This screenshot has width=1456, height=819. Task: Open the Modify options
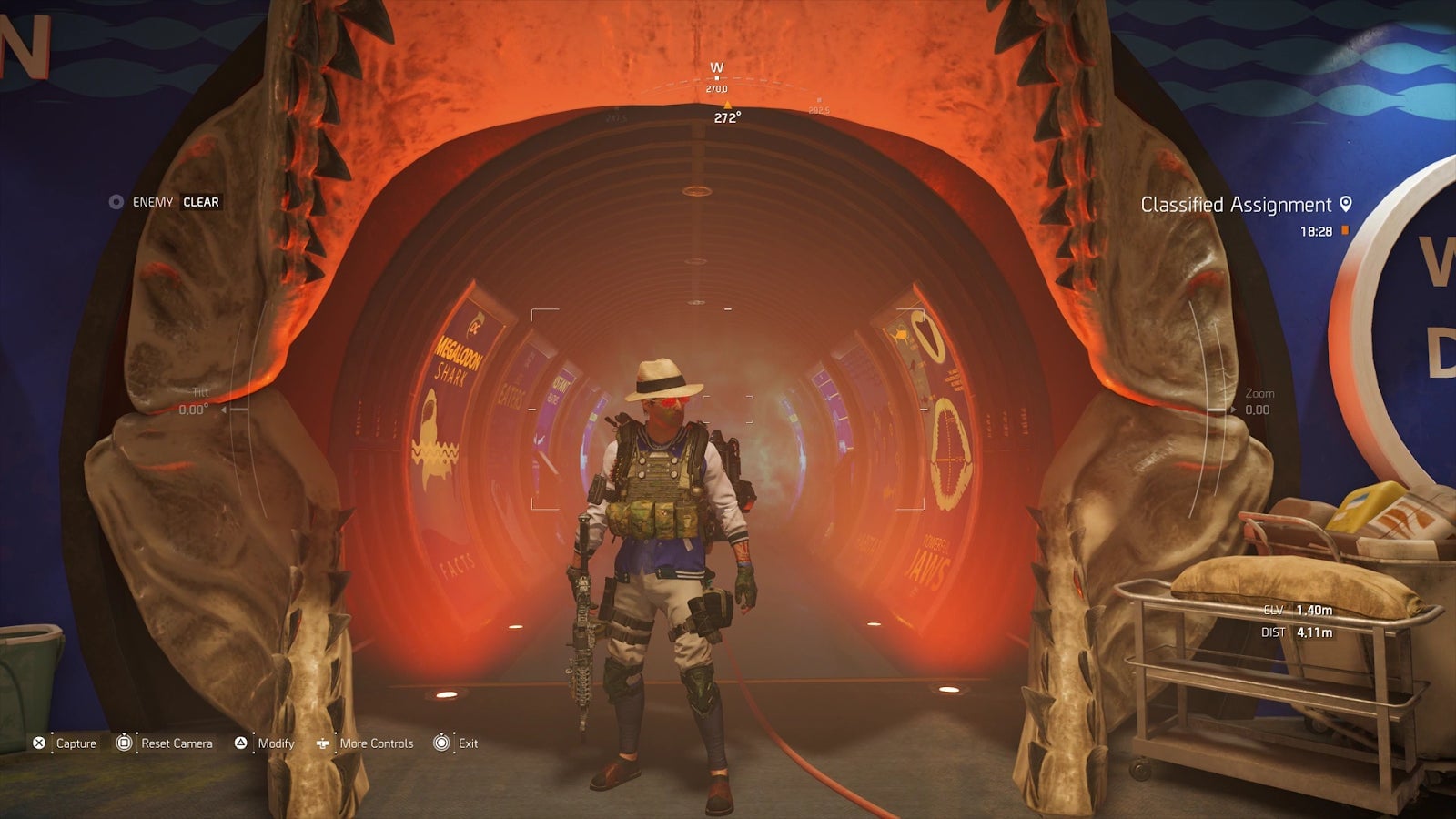(265, 743)
